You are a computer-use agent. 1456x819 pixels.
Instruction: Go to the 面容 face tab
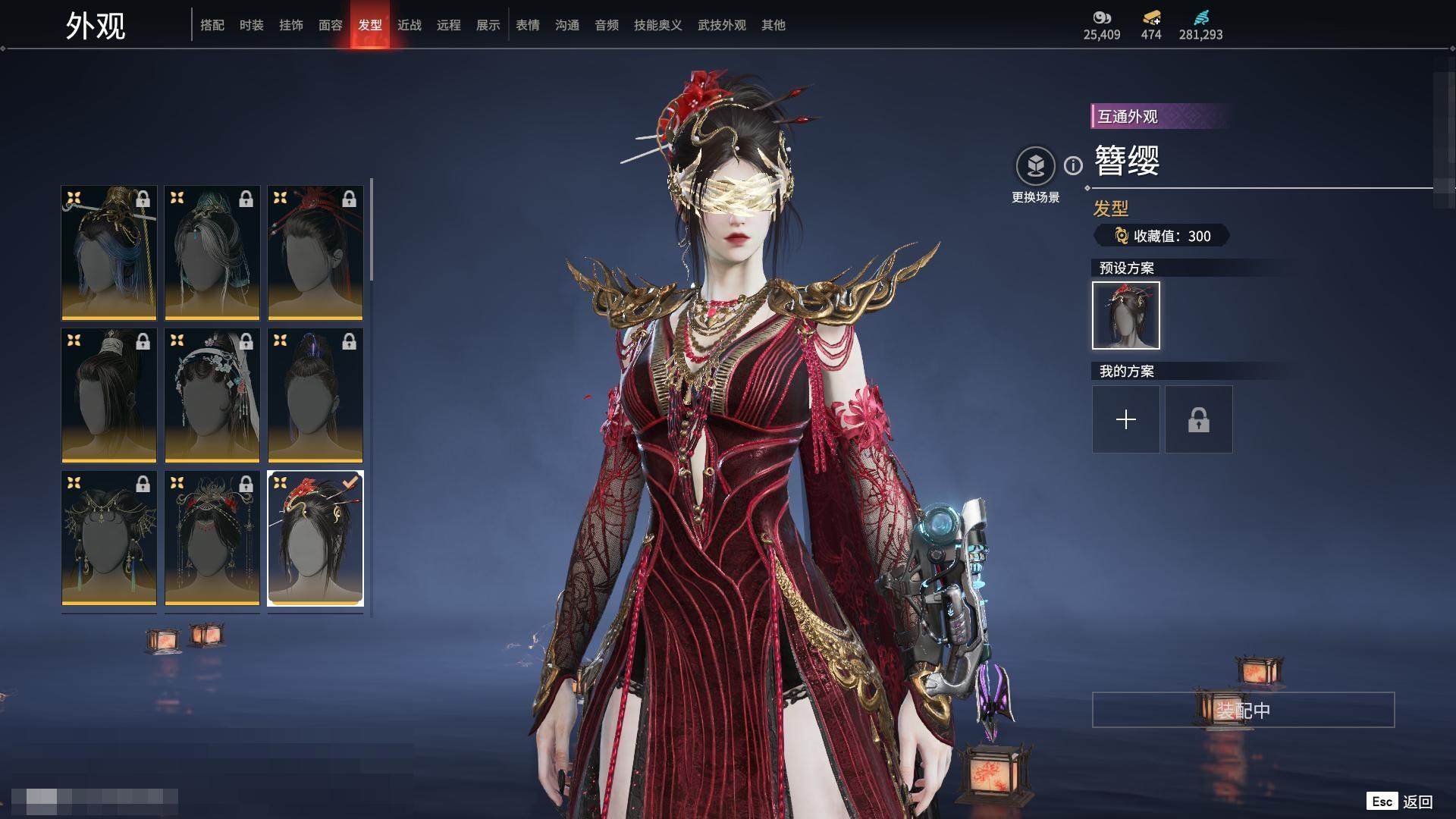click(x=331, y=25)
